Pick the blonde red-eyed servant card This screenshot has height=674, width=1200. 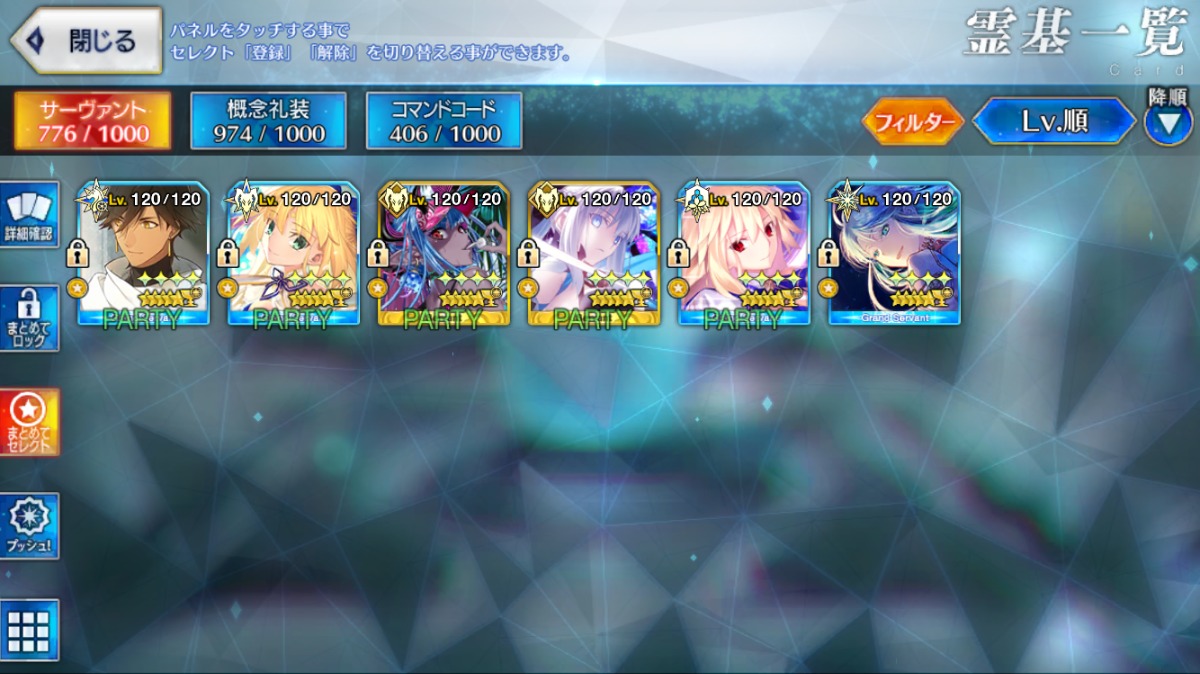[743, 254]
